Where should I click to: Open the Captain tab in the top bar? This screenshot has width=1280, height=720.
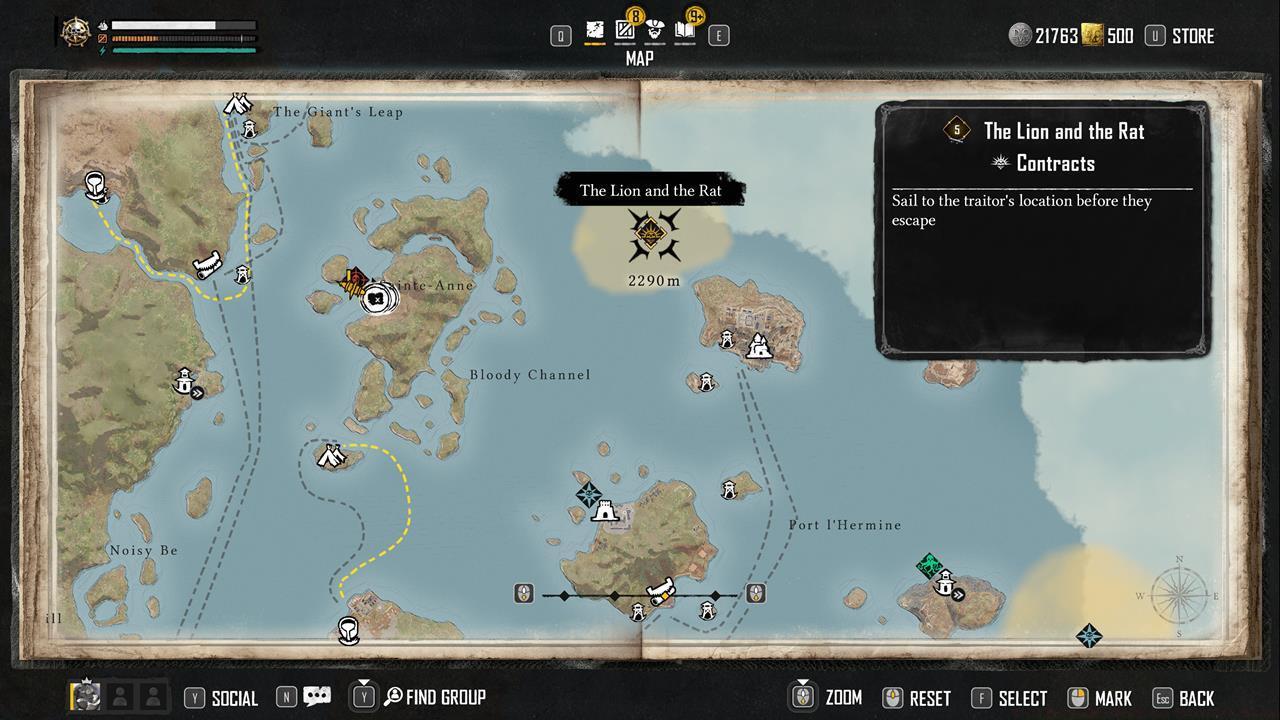tap(654, 30)
